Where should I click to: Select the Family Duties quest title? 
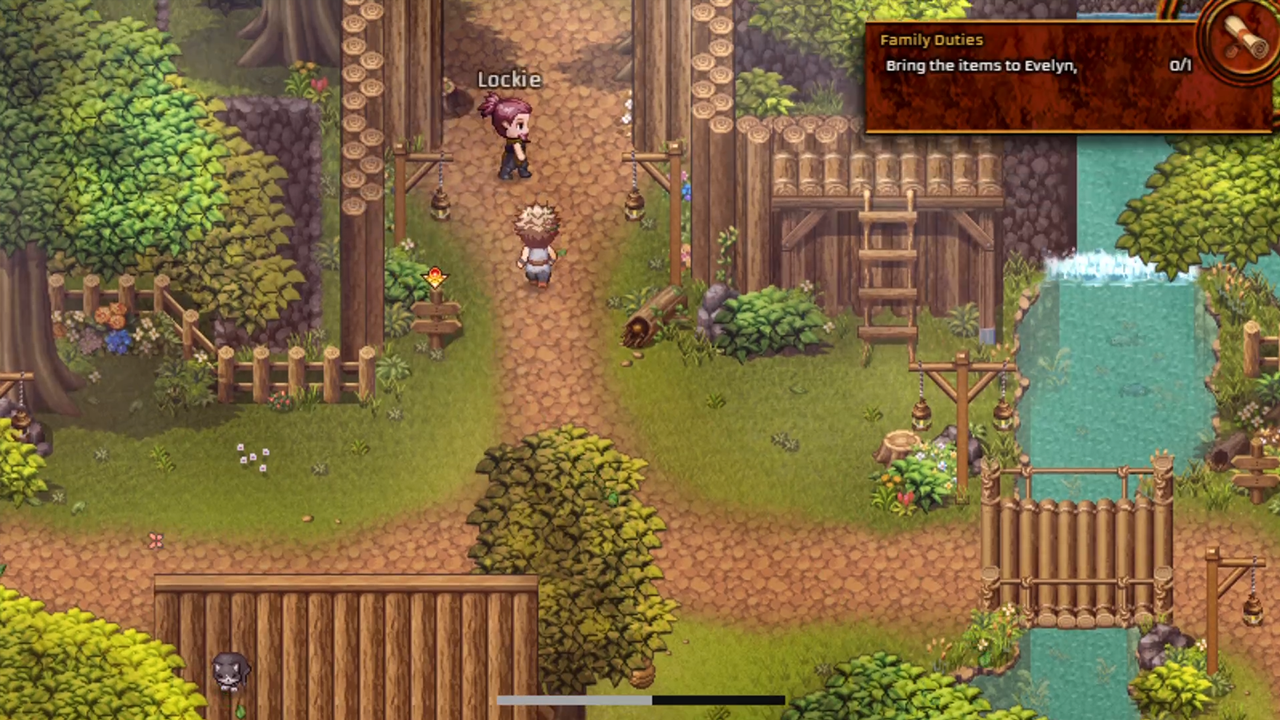932,39
